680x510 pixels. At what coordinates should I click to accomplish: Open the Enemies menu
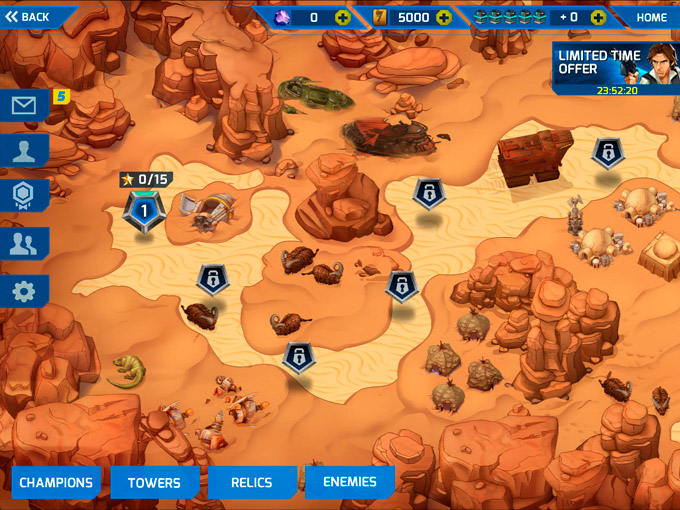point(350,482)
